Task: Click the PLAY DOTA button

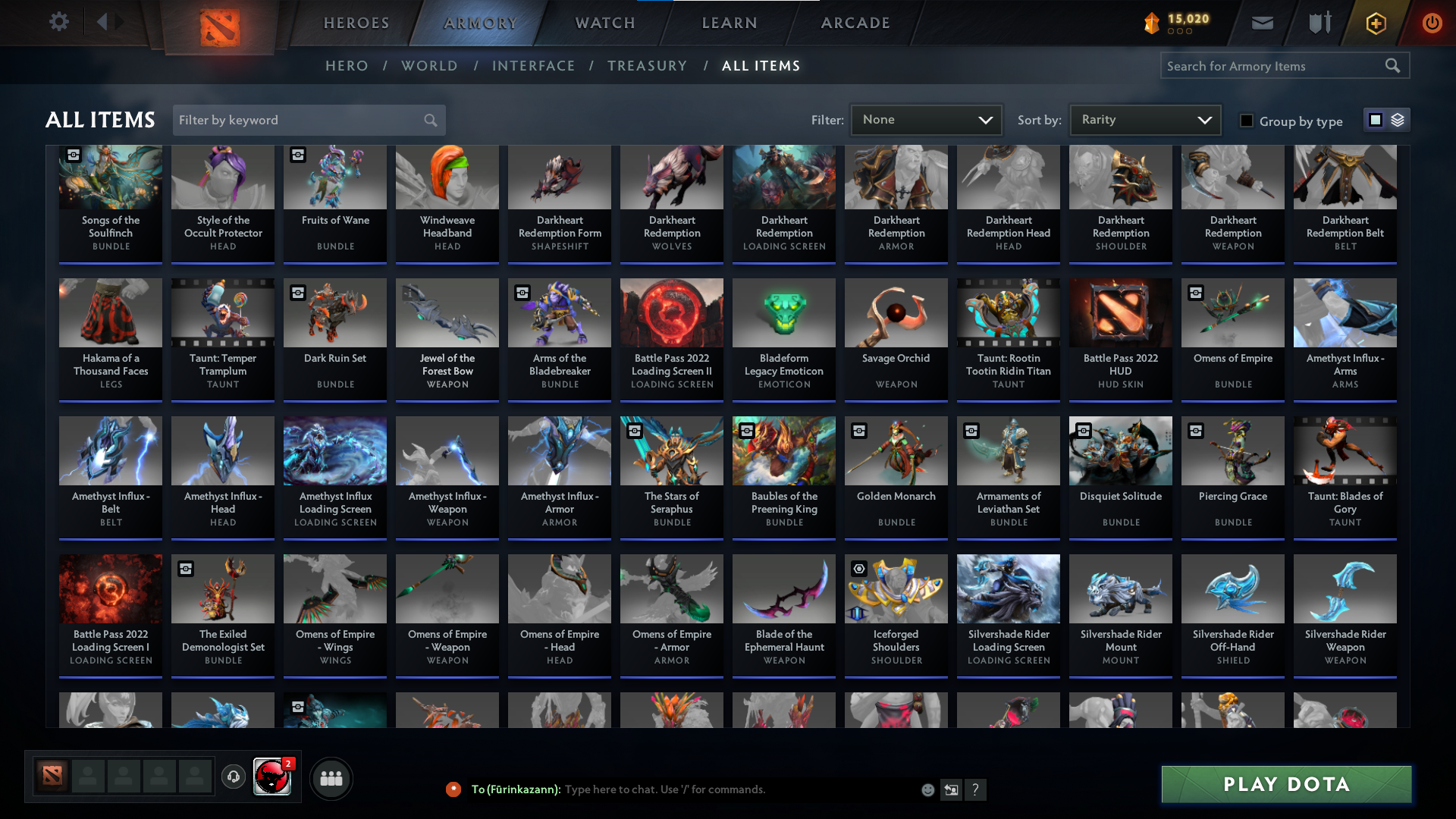Action: pos(1285,784)
